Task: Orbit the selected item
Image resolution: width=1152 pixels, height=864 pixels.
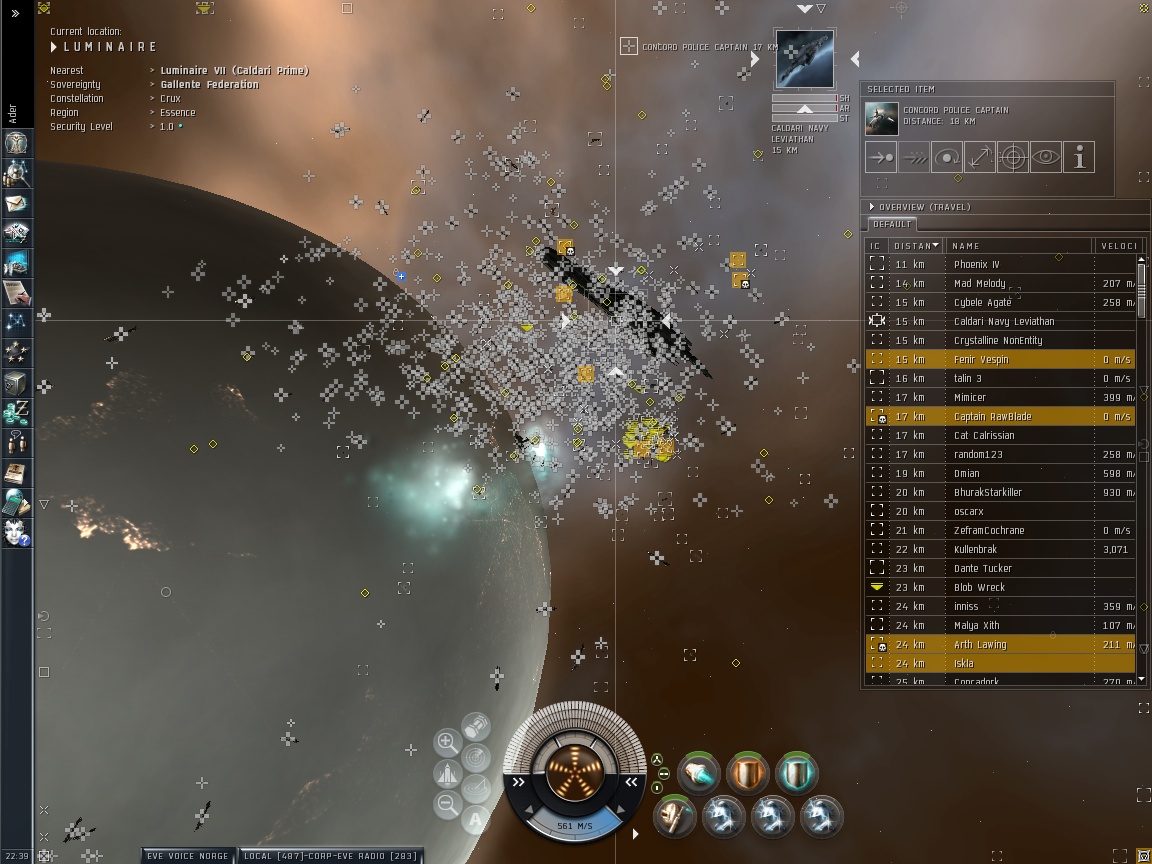Action: pyautogui.click(x=946, y=157)
